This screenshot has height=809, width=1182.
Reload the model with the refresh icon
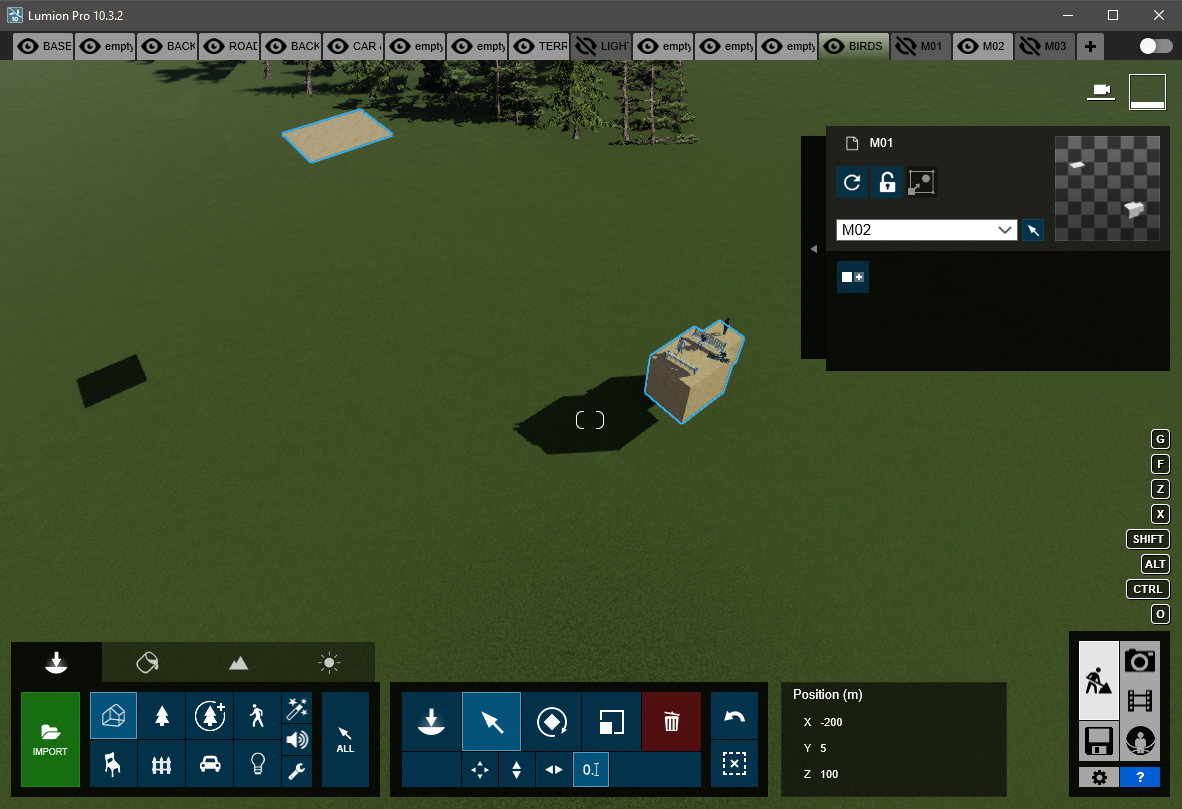852,182
